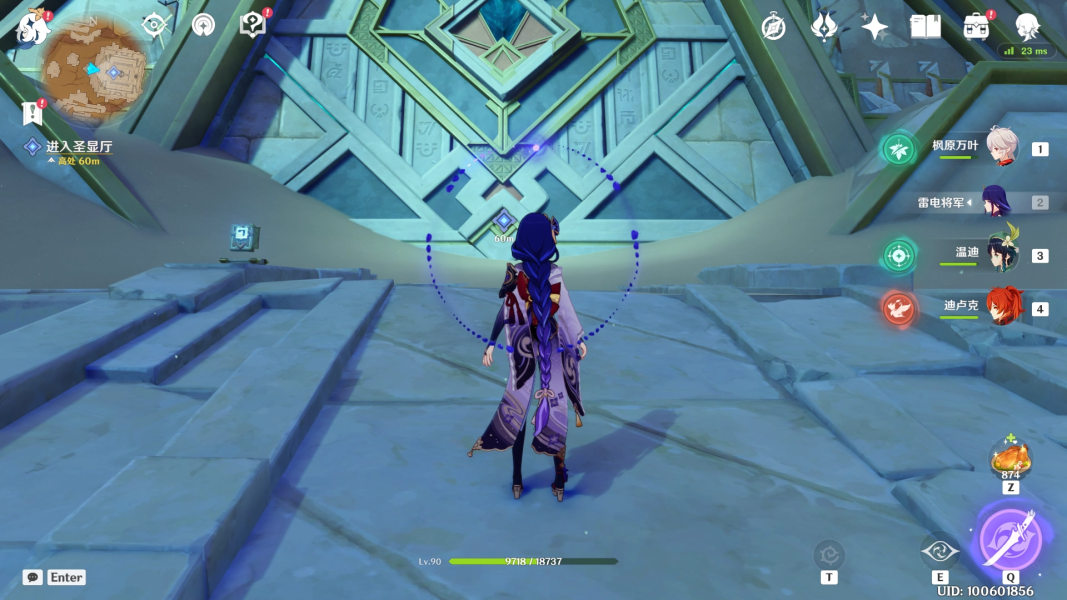Open the character head profile icon
Screen dimensions: 1067x600
tap(1027, 27)
